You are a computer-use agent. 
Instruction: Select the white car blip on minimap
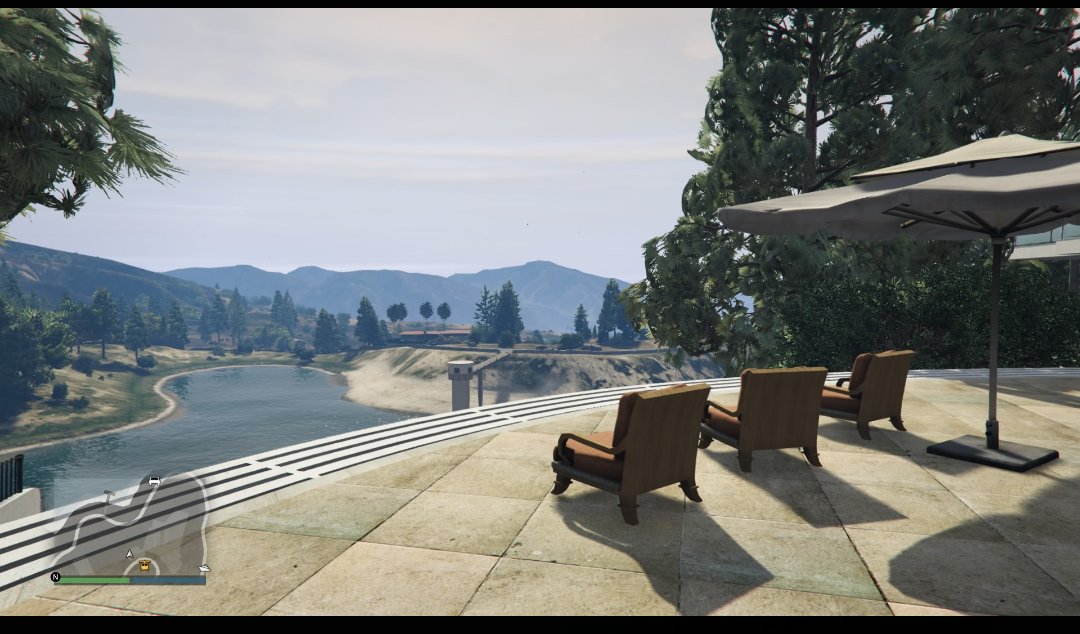pyautogui.click(x=154, y=481)
